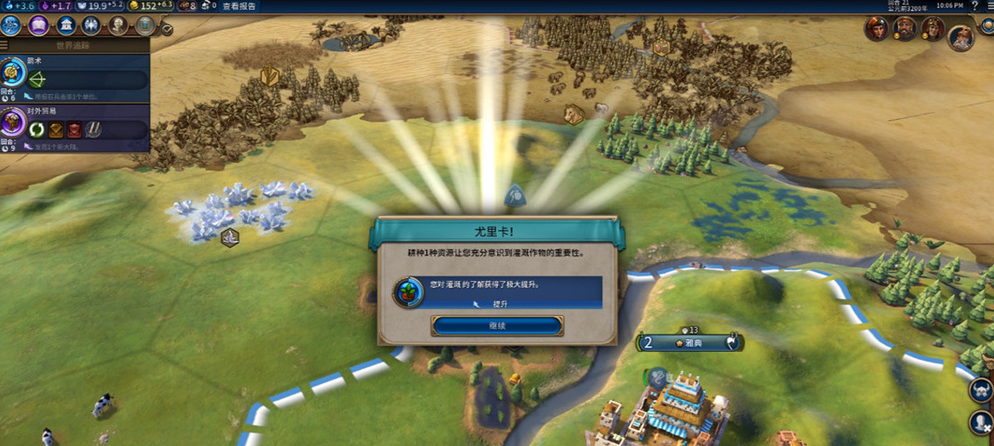Open the great people screen icon
The image size is (994, 446).
119,26
